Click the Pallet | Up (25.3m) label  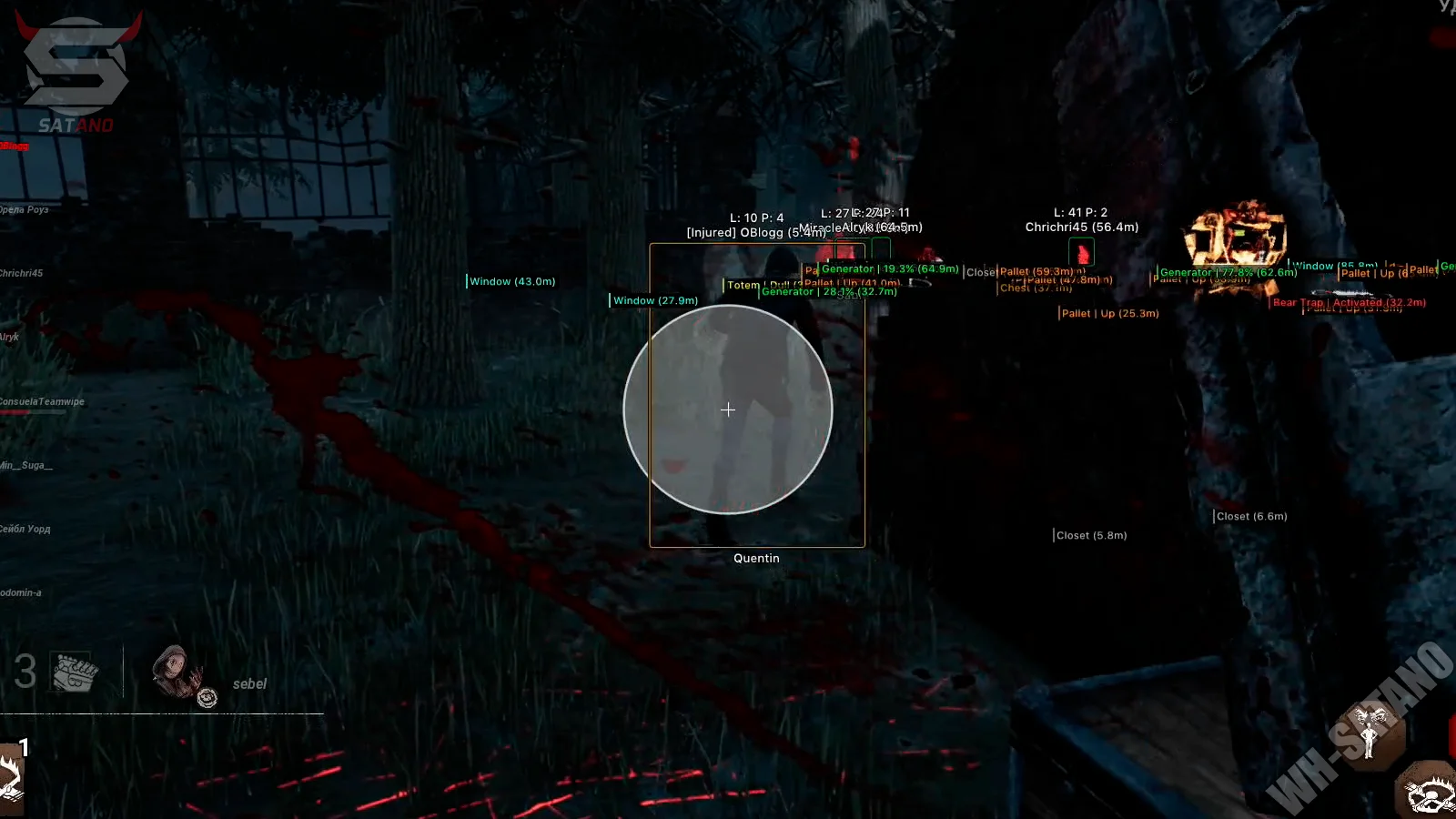tap(1110, 313)
